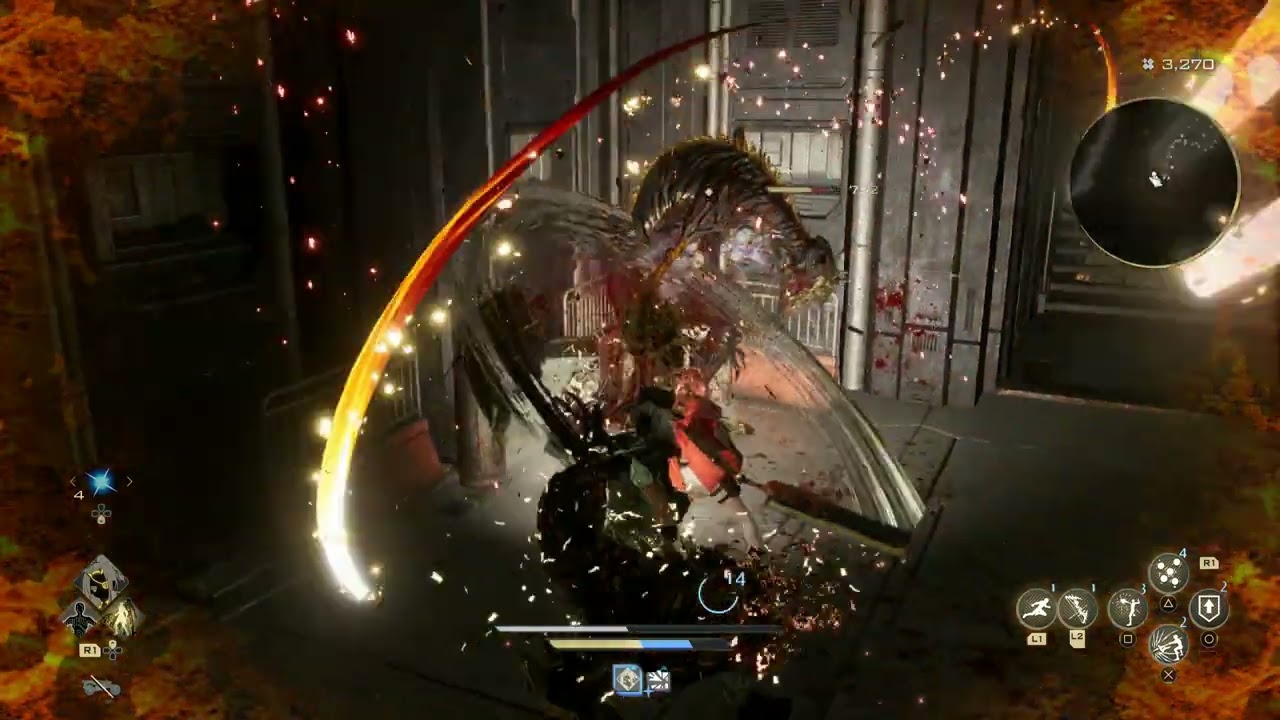Activate the flare skill bound to Square
This screenshot has height=720, width=1280.
point(1128,610)
